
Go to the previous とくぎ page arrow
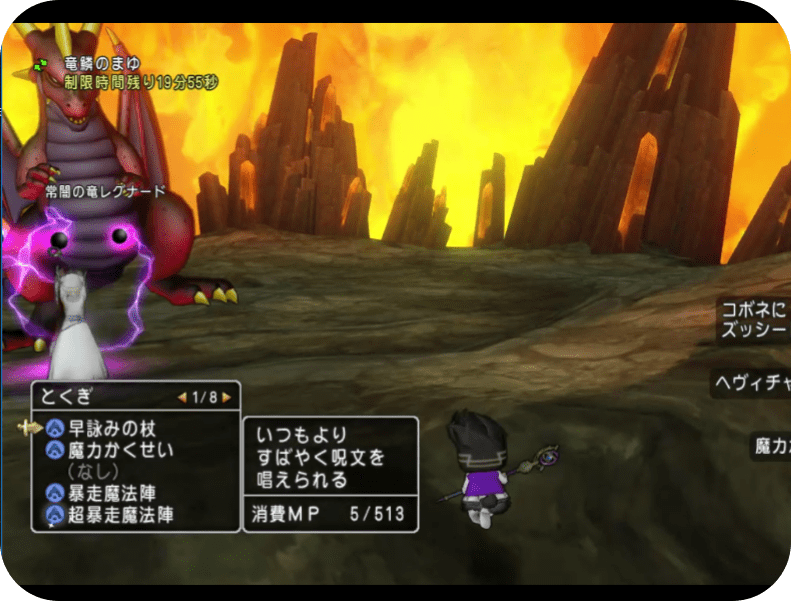(182, 397)
